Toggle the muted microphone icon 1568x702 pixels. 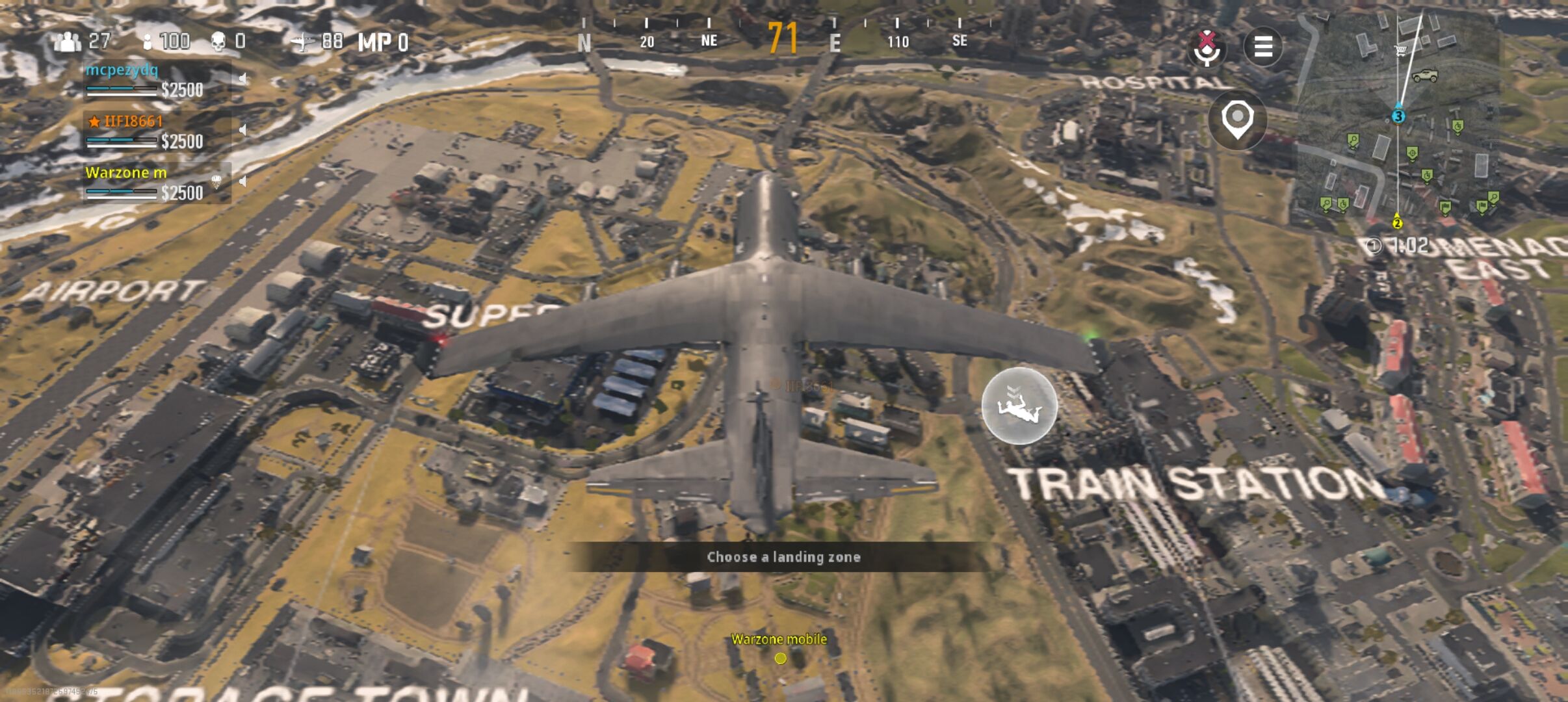(x=1207, y=47)
